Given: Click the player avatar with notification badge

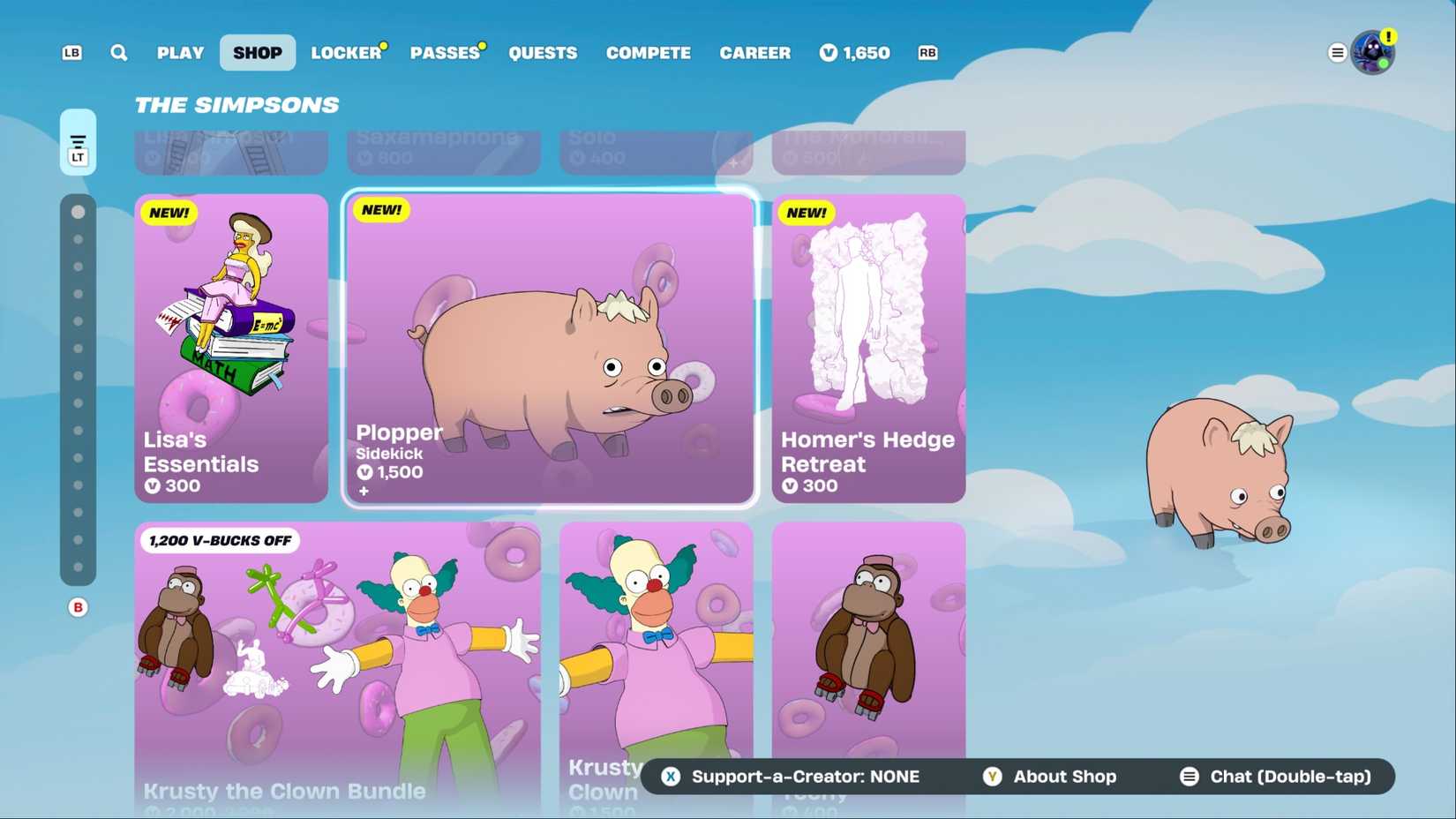Looking at the screenshot, I should coord(1373,52).
